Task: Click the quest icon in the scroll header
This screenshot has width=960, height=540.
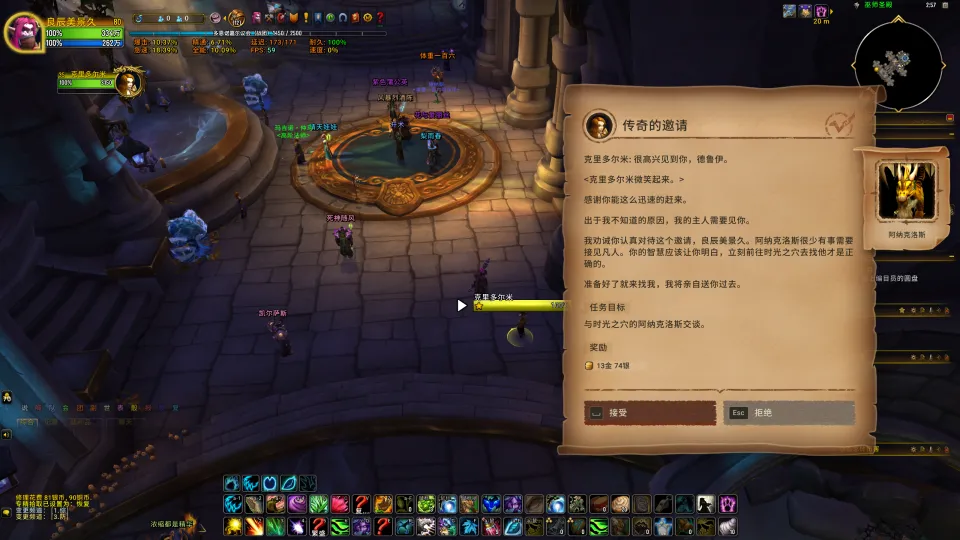Action: click(x=598, y=125)
